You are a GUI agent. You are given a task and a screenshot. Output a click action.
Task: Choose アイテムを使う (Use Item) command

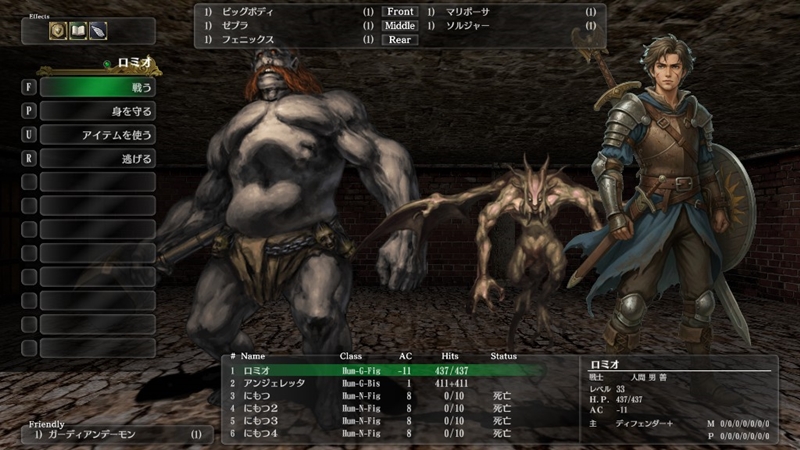[x=97, y=135]
